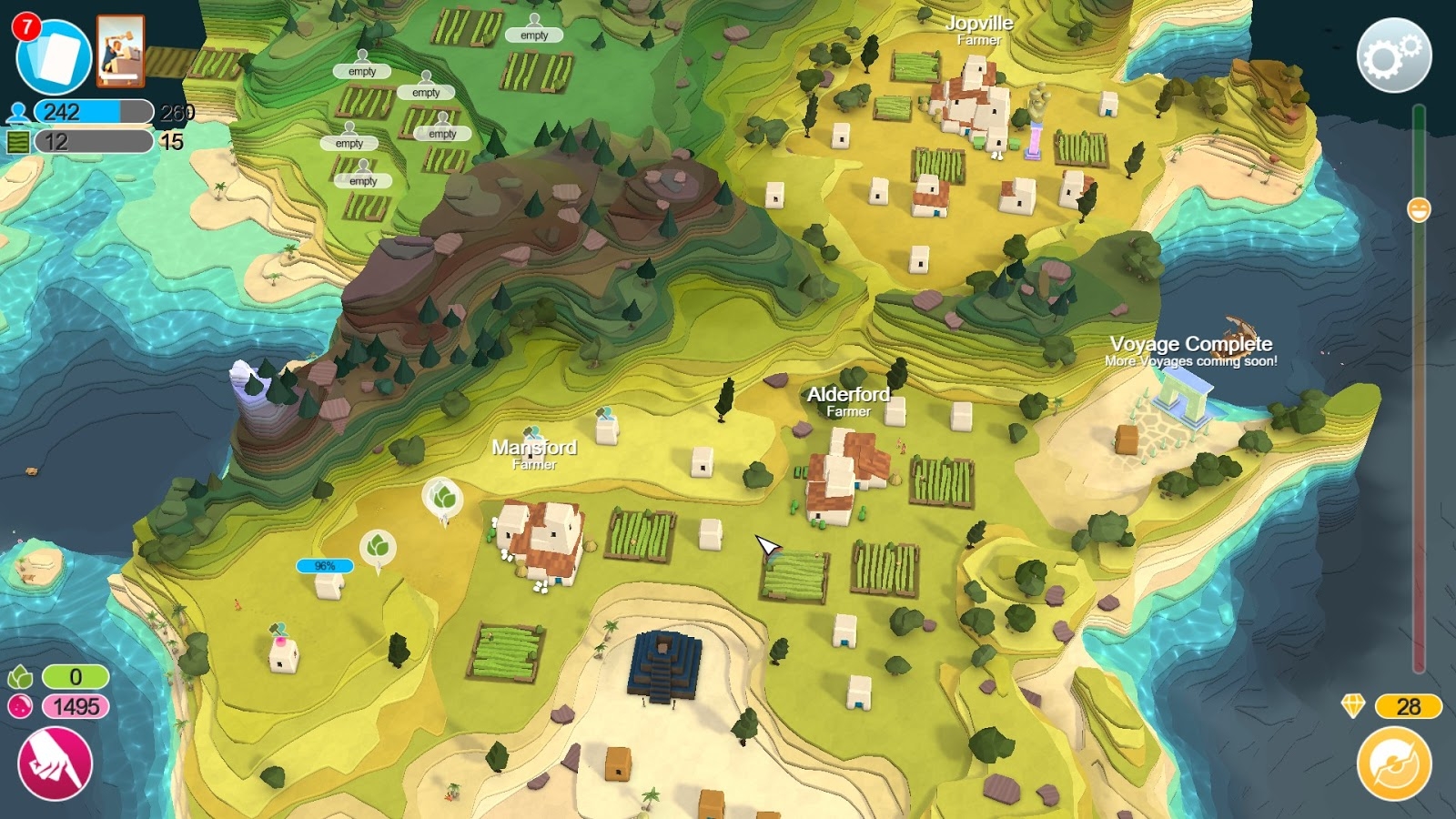Click the Voyage Complete announcement

point(1190,346)
